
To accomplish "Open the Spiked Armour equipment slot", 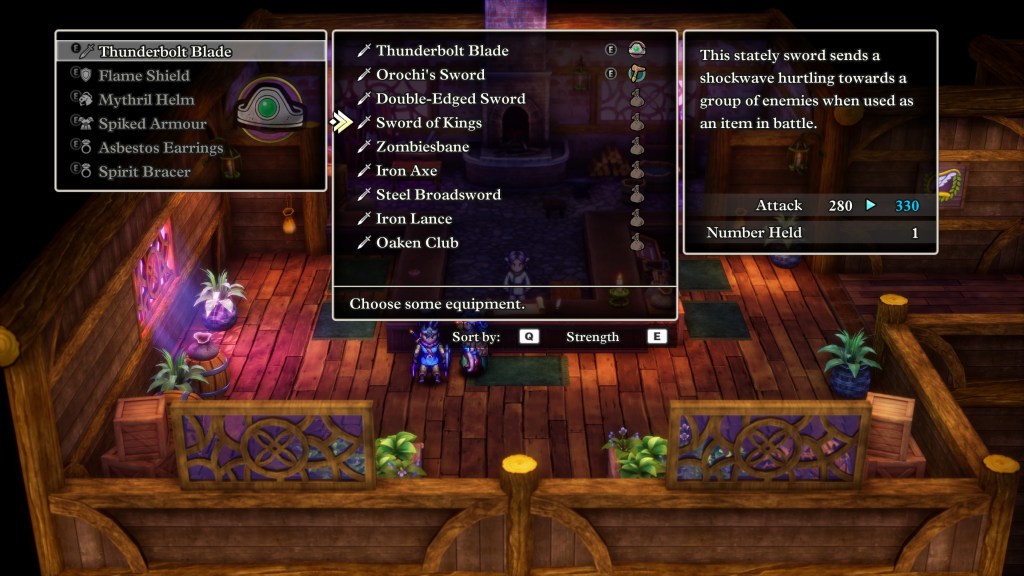I will (152, 123).
